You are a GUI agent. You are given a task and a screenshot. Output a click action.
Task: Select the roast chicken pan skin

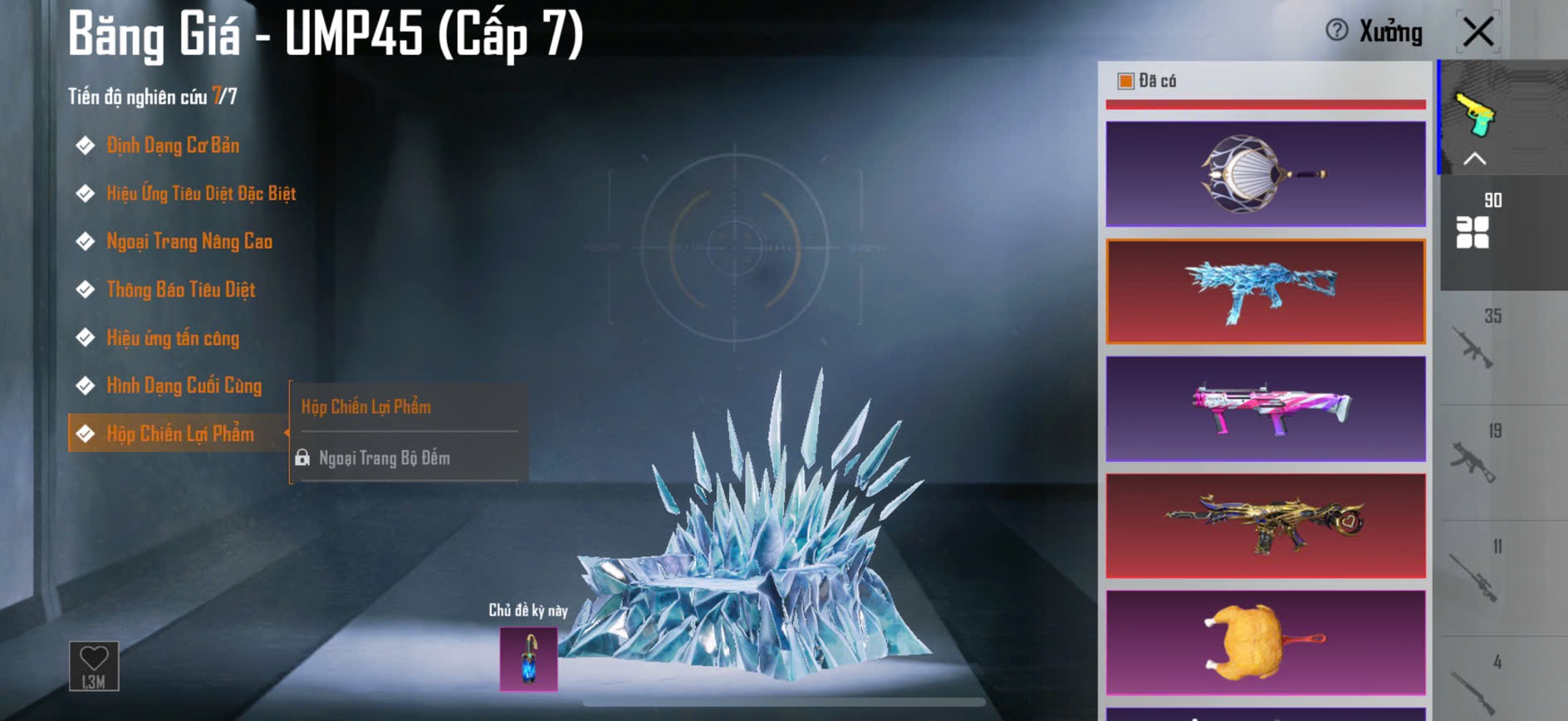click(1265, 643)
